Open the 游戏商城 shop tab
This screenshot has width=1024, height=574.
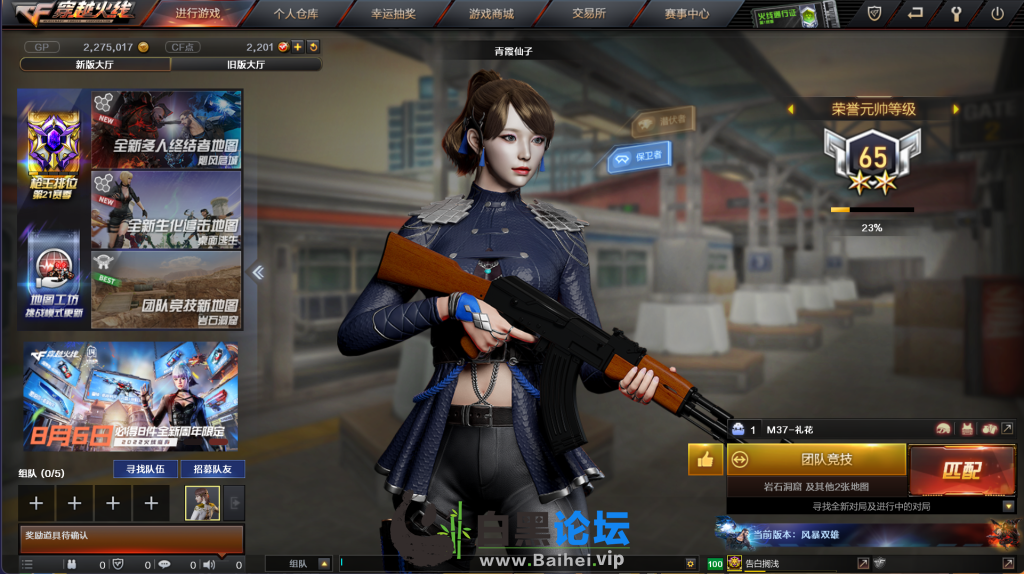coord(491,14)
